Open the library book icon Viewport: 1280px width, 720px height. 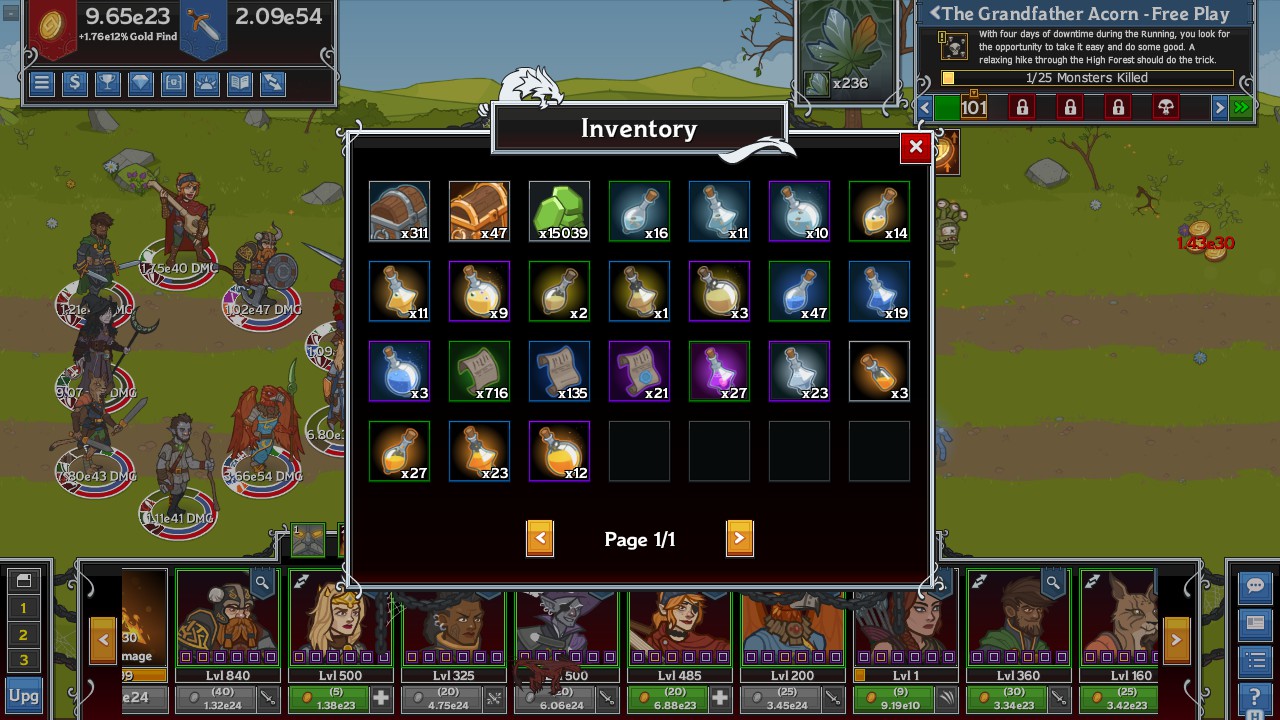click(x=239, y=83)
